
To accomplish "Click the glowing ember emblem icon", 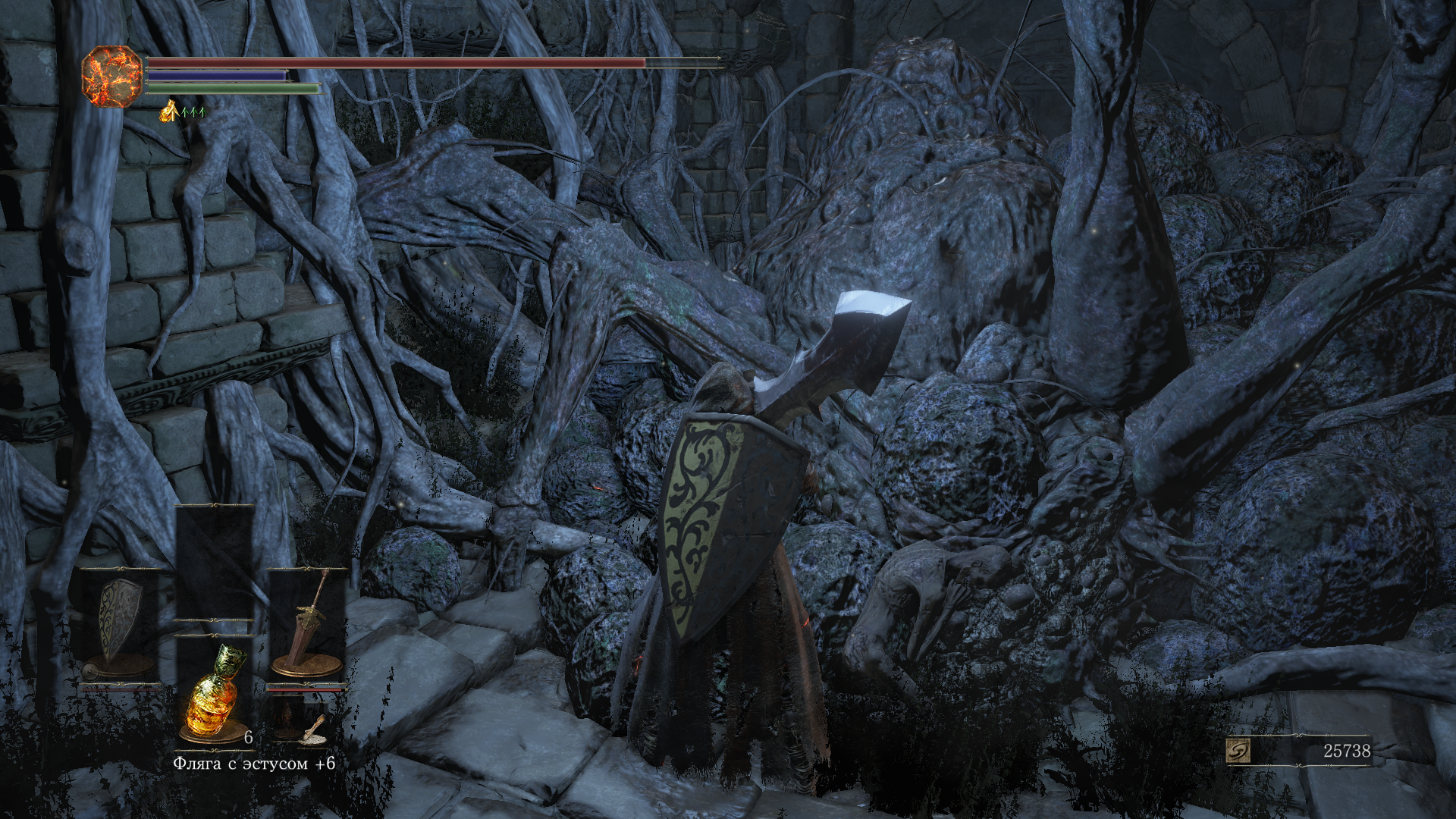I will click(x=111, y=75).
